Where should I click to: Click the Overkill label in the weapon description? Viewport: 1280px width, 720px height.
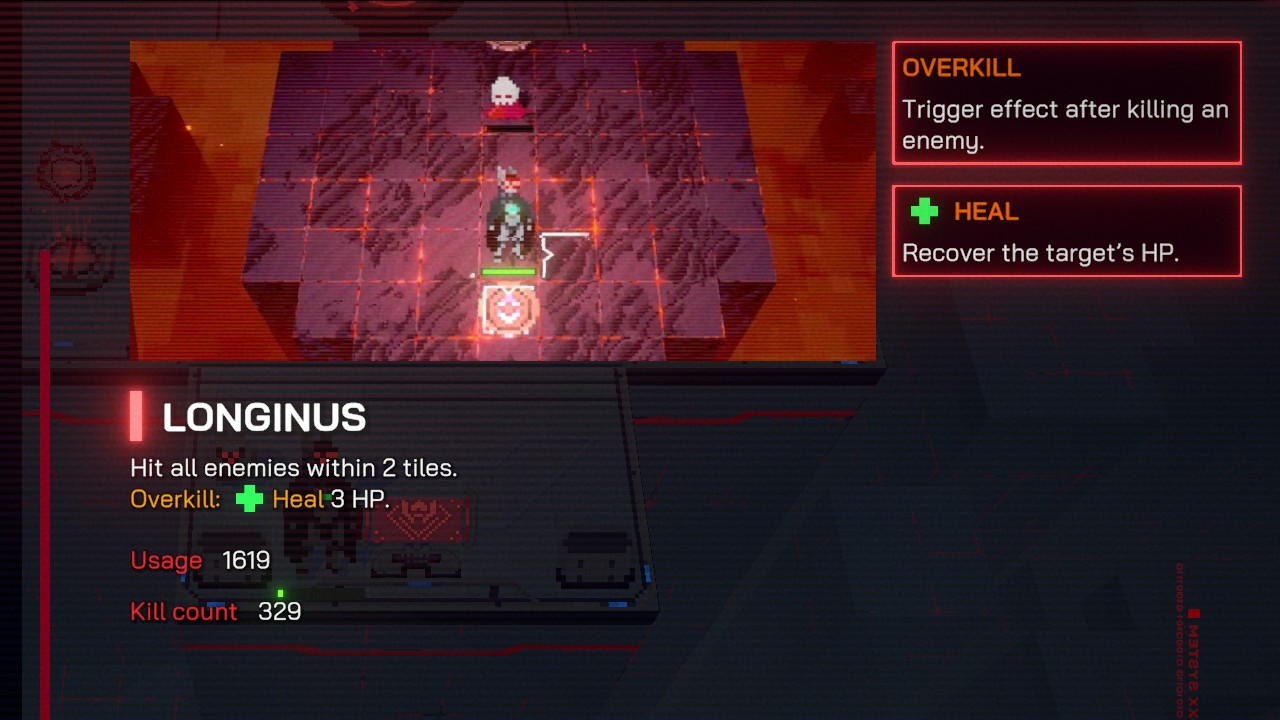[x=172, y=499]
